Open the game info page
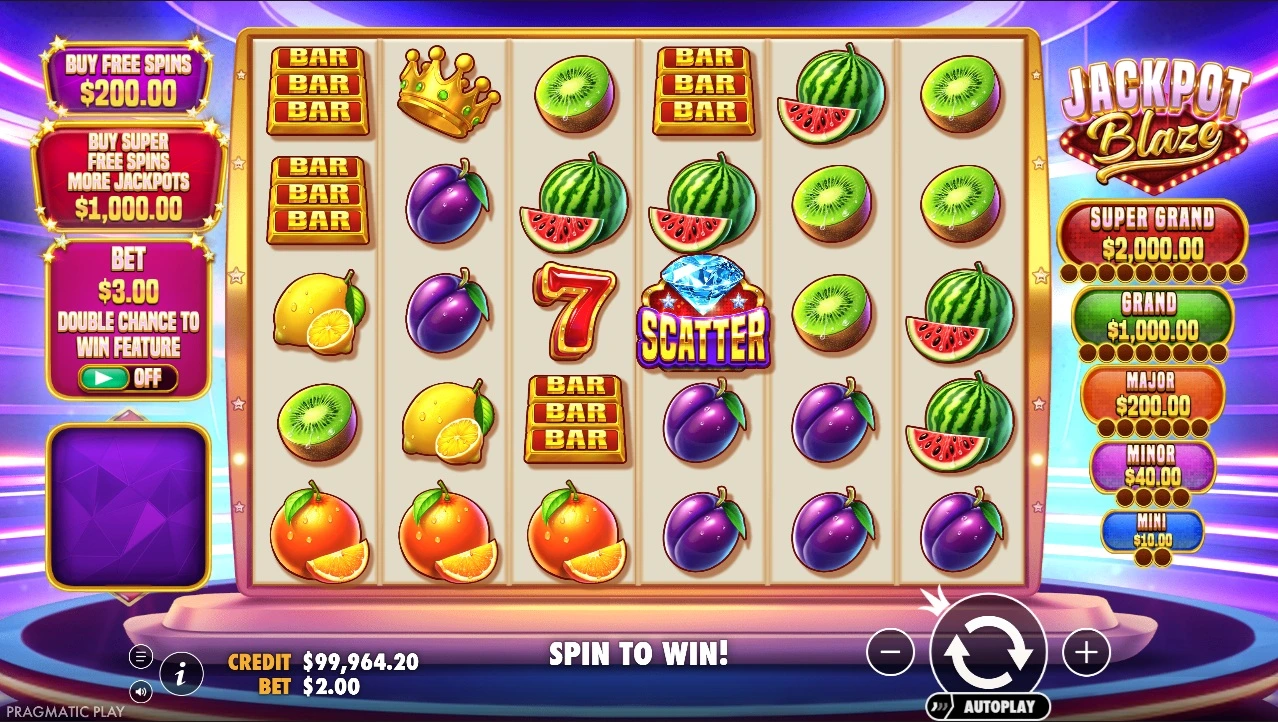 181,675
